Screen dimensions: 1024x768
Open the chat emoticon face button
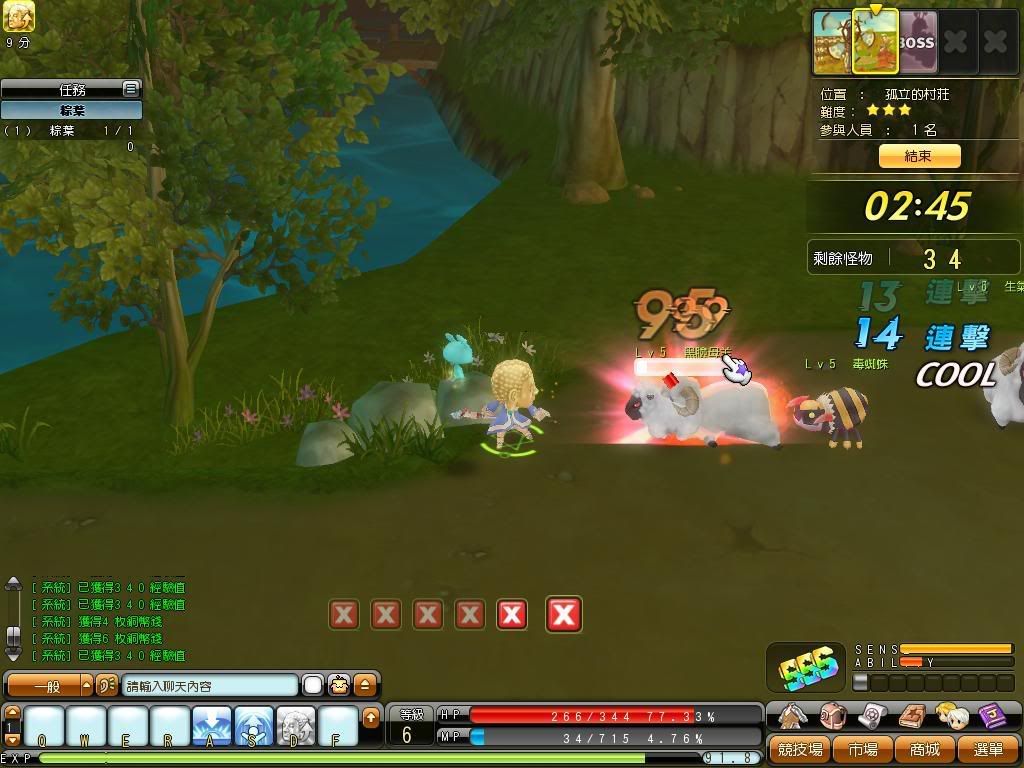tap(339, 686)
